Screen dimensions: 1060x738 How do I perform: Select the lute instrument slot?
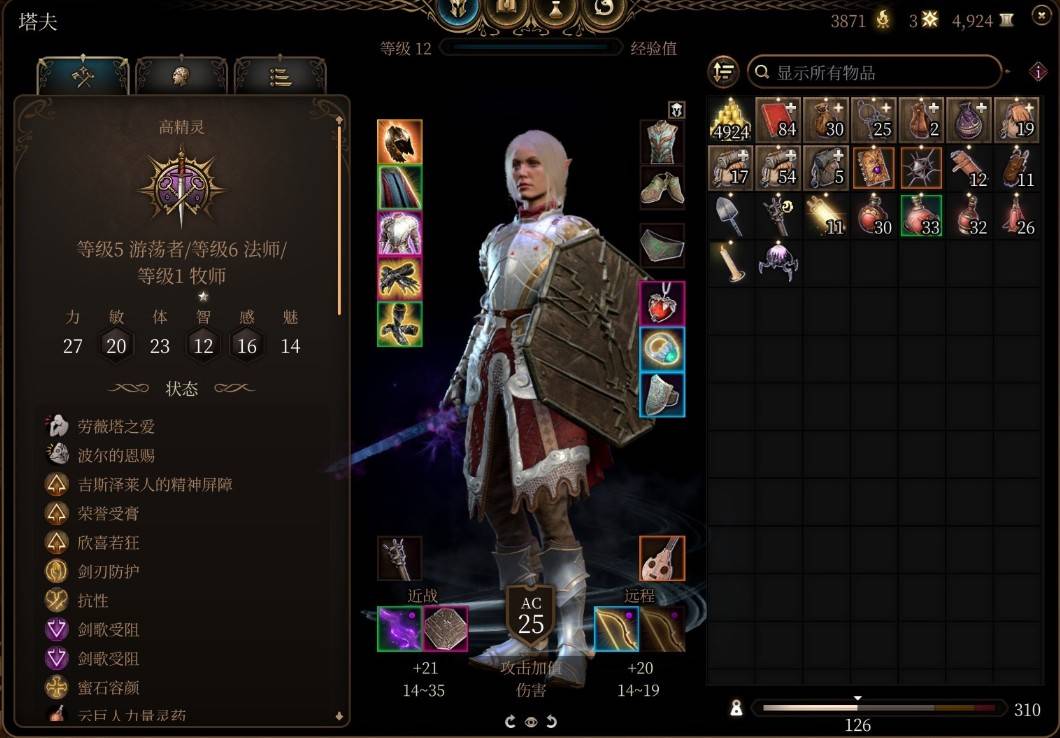pyautogui.click(x=662, y=558)
